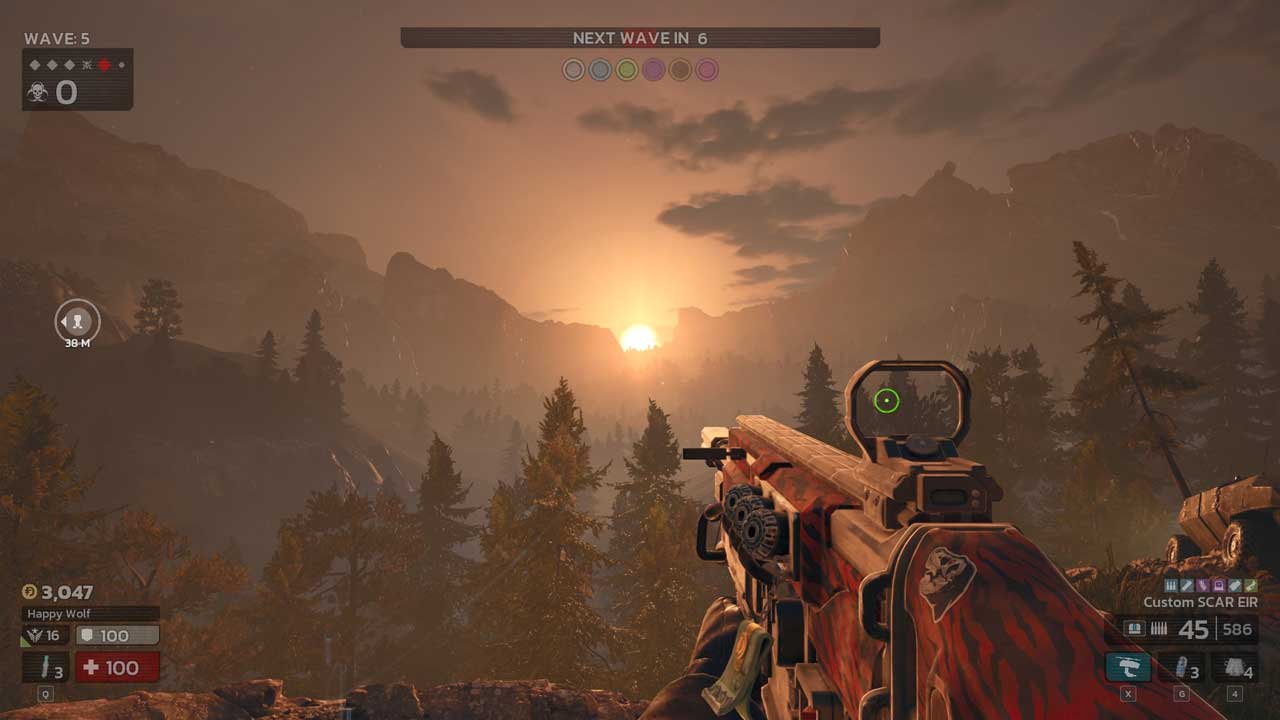Viewport: 1280px width, 720px height.
Task: Choose the grenade slot holding 3
Action: 1181,667
